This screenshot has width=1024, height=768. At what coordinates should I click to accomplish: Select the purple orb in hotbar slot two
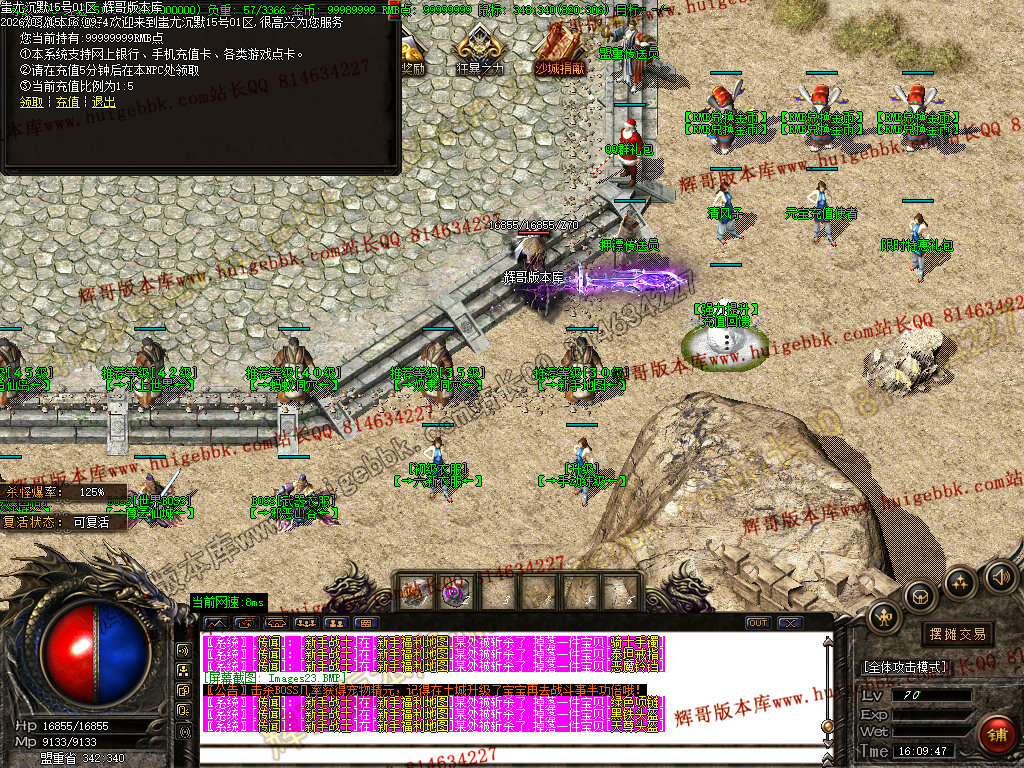pos(456,592)
